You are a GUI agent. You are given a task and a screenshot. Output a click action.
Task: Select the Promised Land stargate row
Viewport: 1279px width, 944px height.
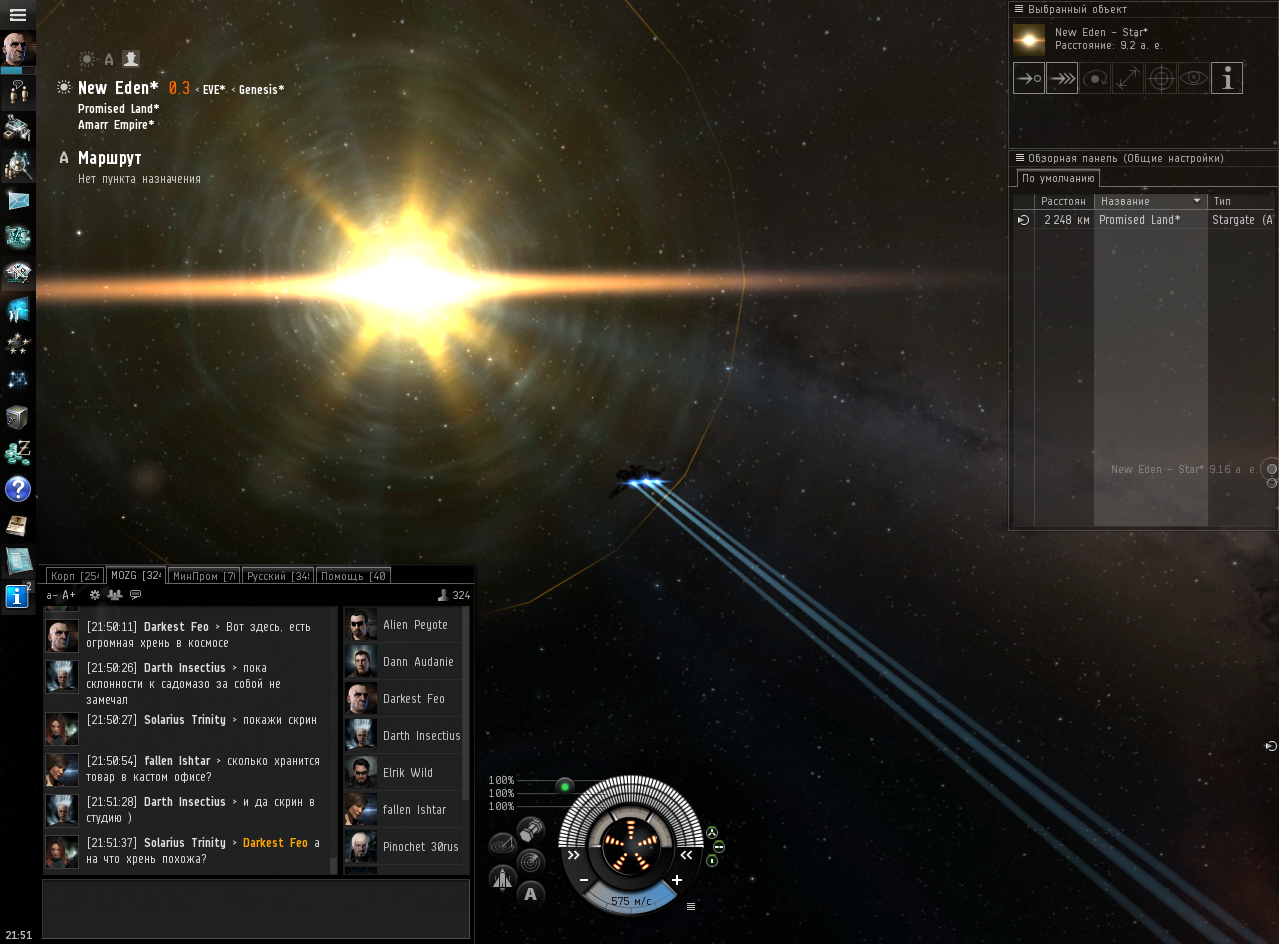coord(1138,220)
